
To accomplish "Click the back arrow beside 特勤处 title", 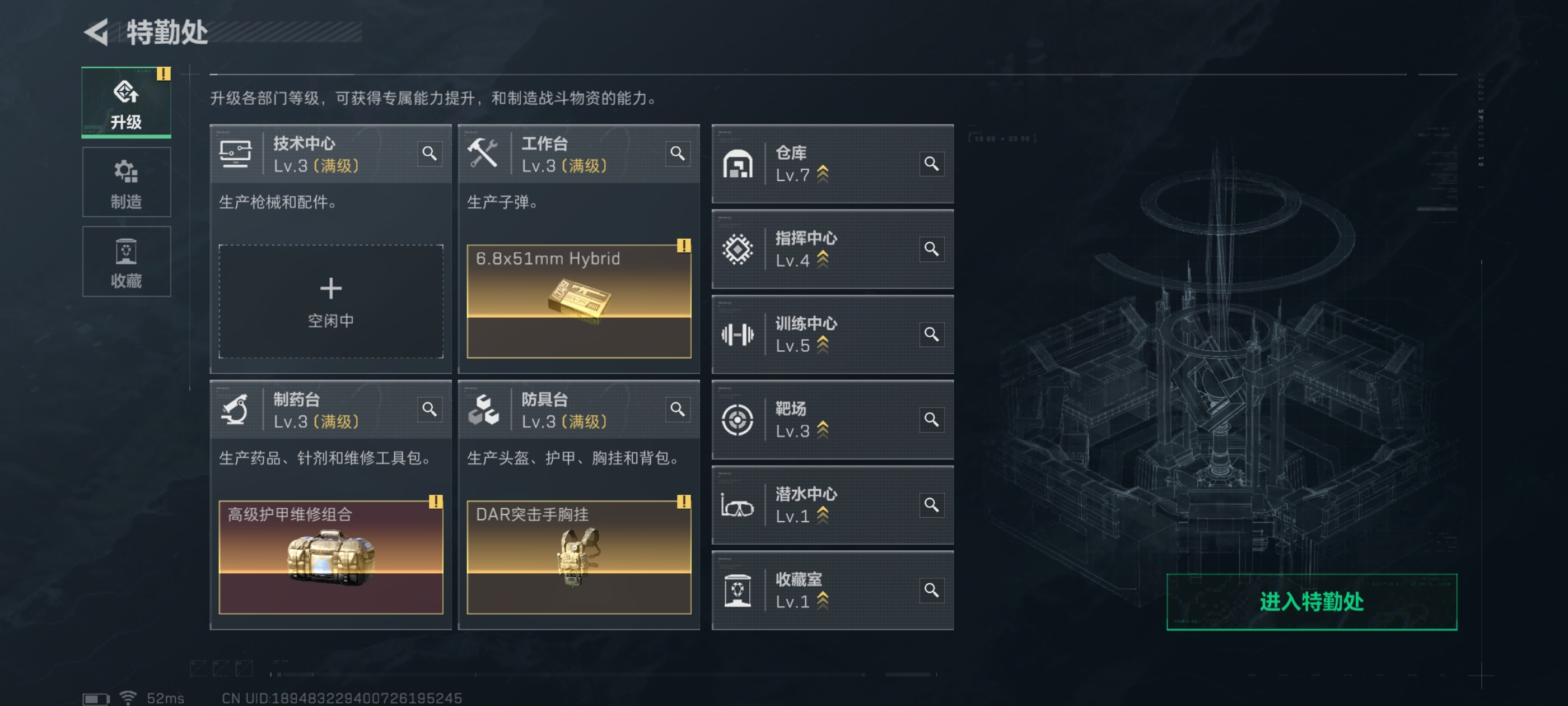I will point(96,32).
